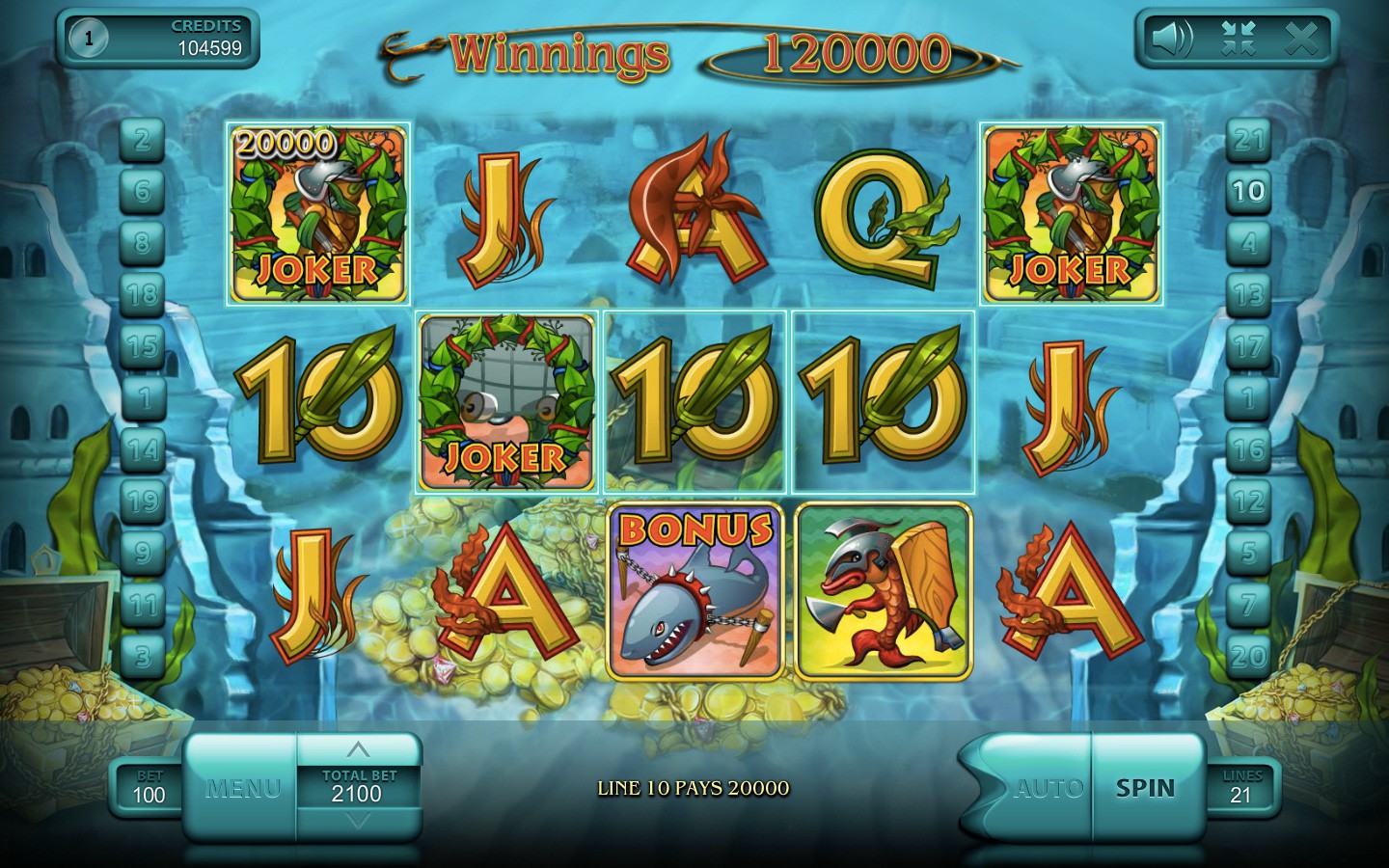Toggle fullscreen with the arrows icon
The width and height of the screenshot is (1389, 868).
coord(1237,39)
